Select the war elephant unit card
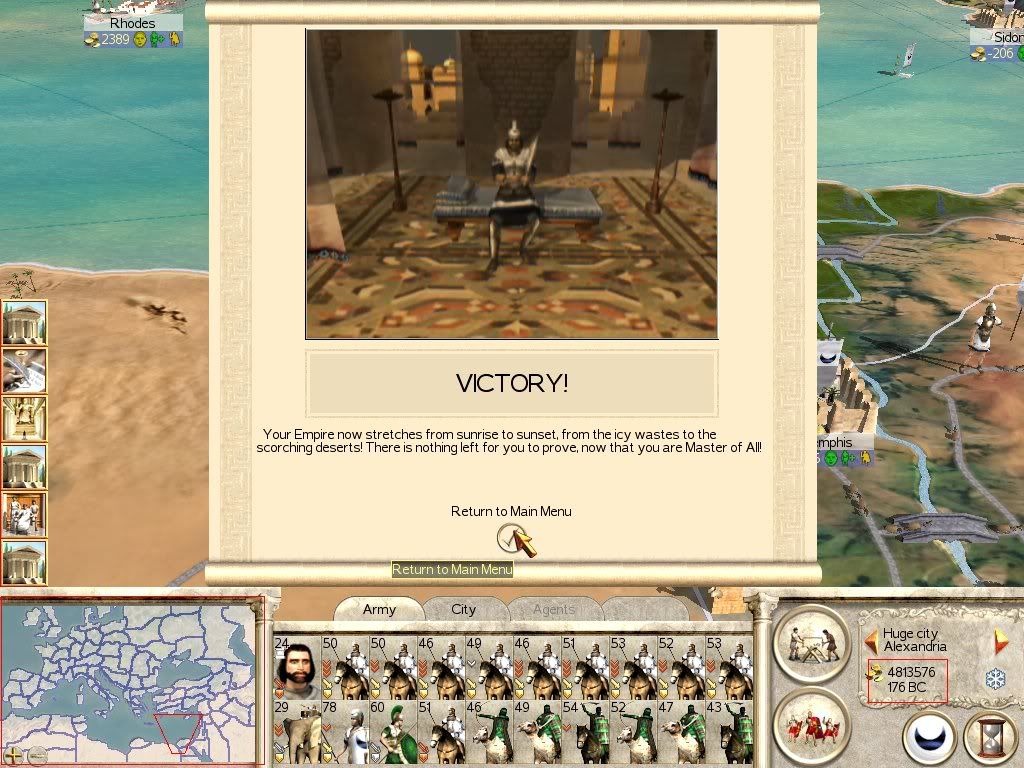 295,733
